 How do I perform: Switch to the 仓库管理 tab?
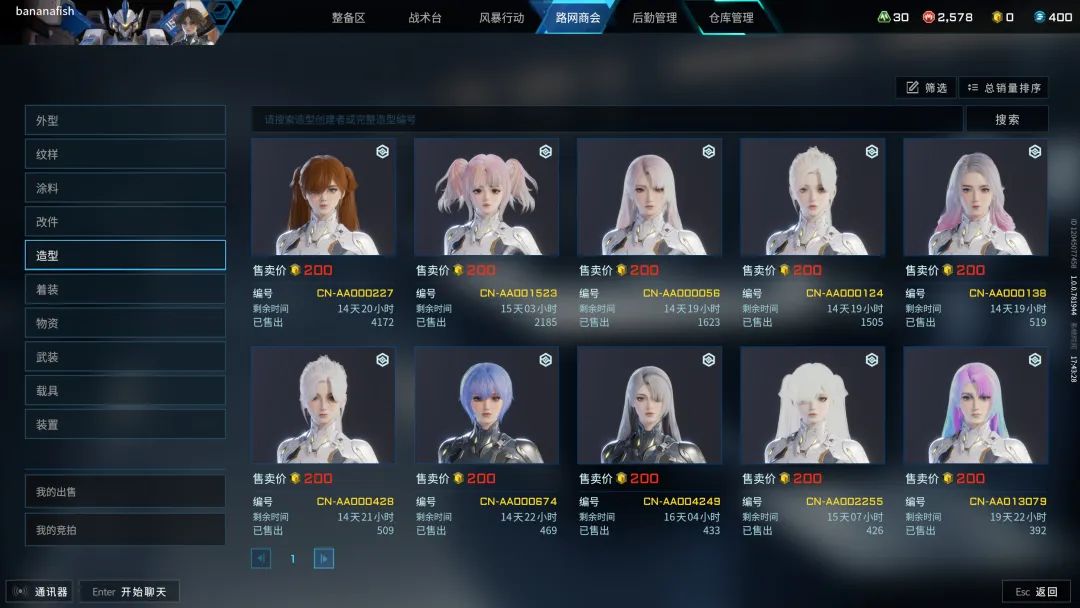(731, 18)
